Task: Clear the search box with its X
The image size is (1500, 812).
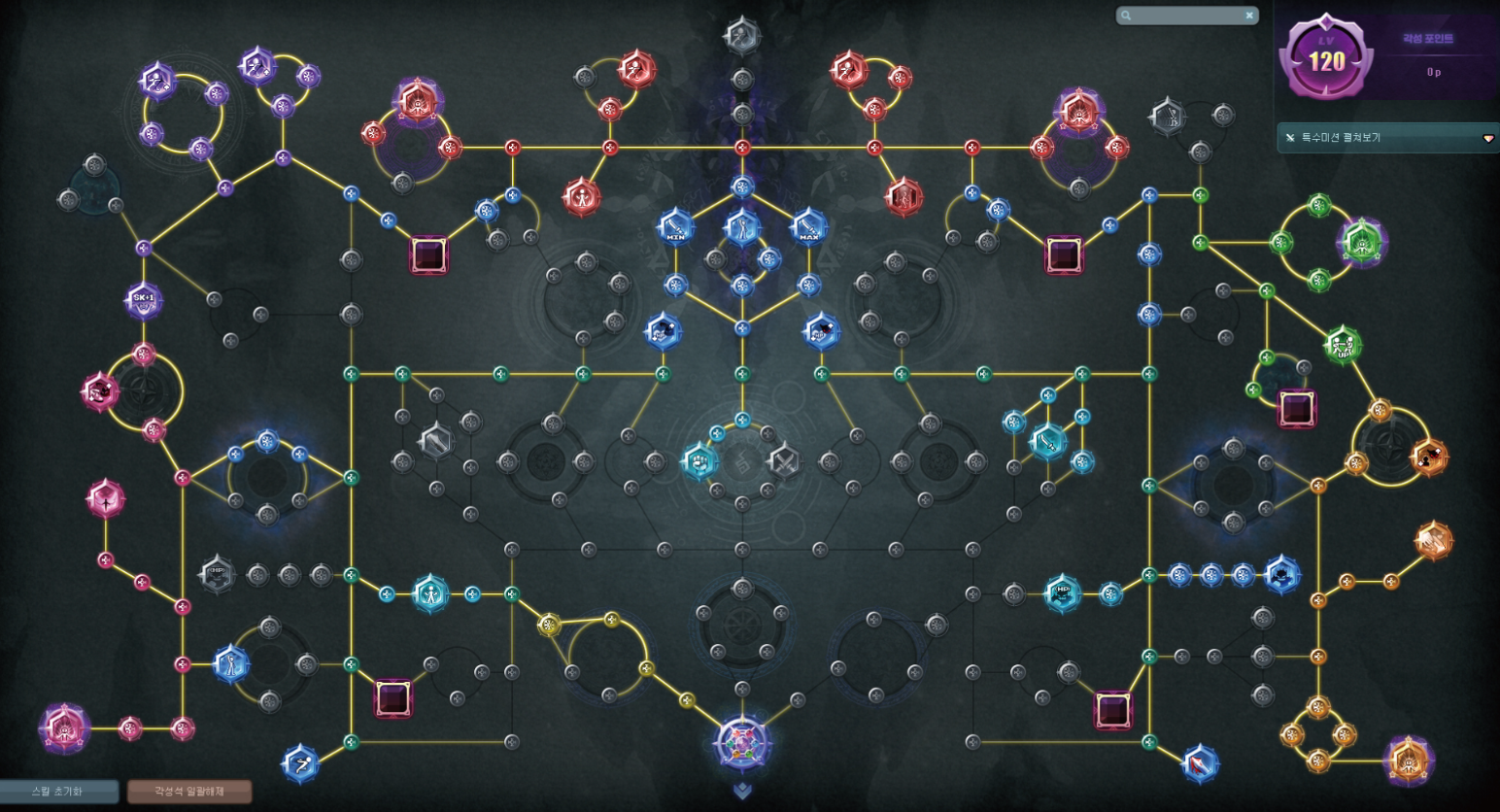Action: pyautogui.click(x=1249, y=16)
